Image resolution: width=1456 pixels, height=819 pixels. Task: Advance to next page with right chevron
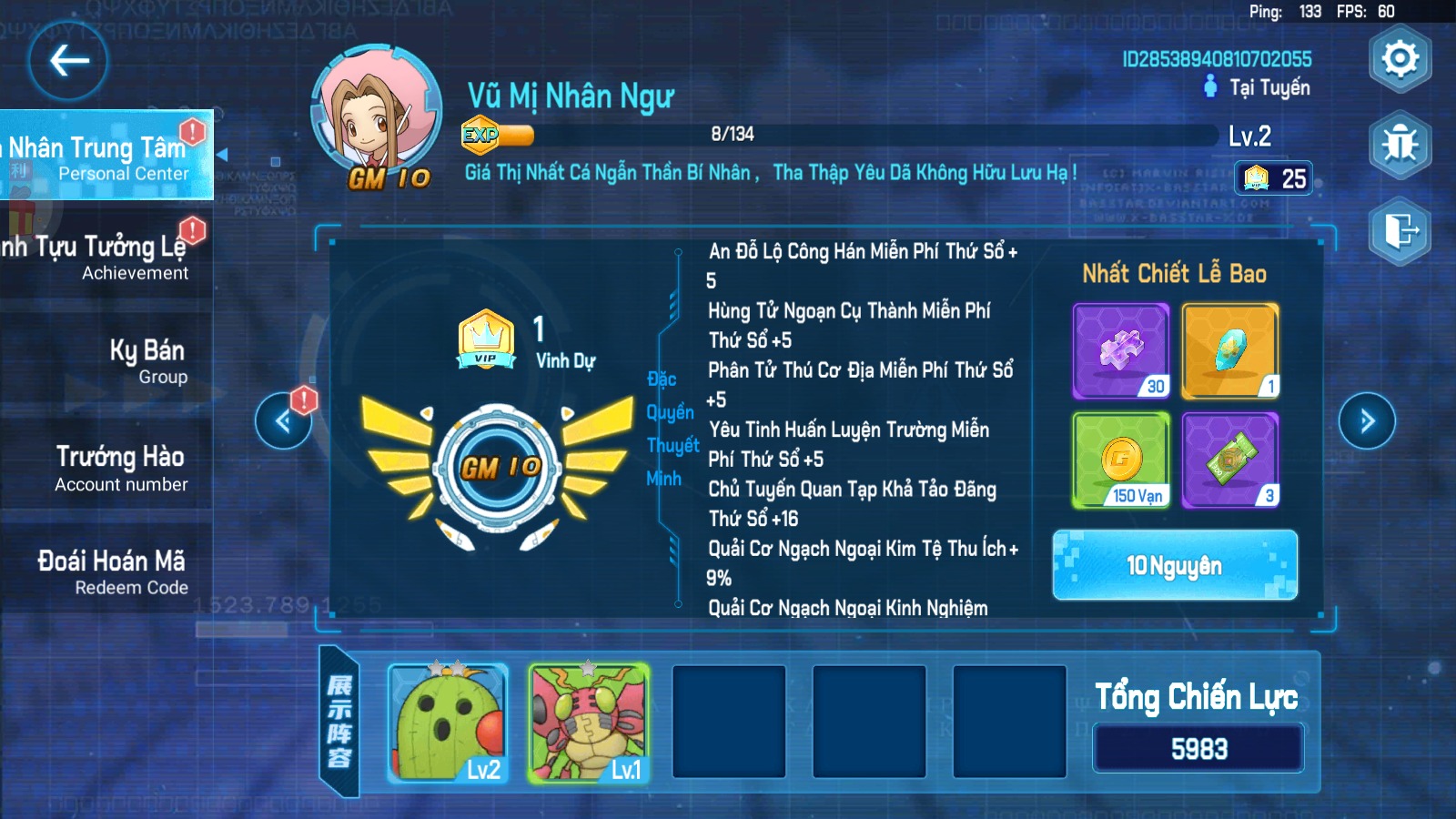coord(1365,421)
